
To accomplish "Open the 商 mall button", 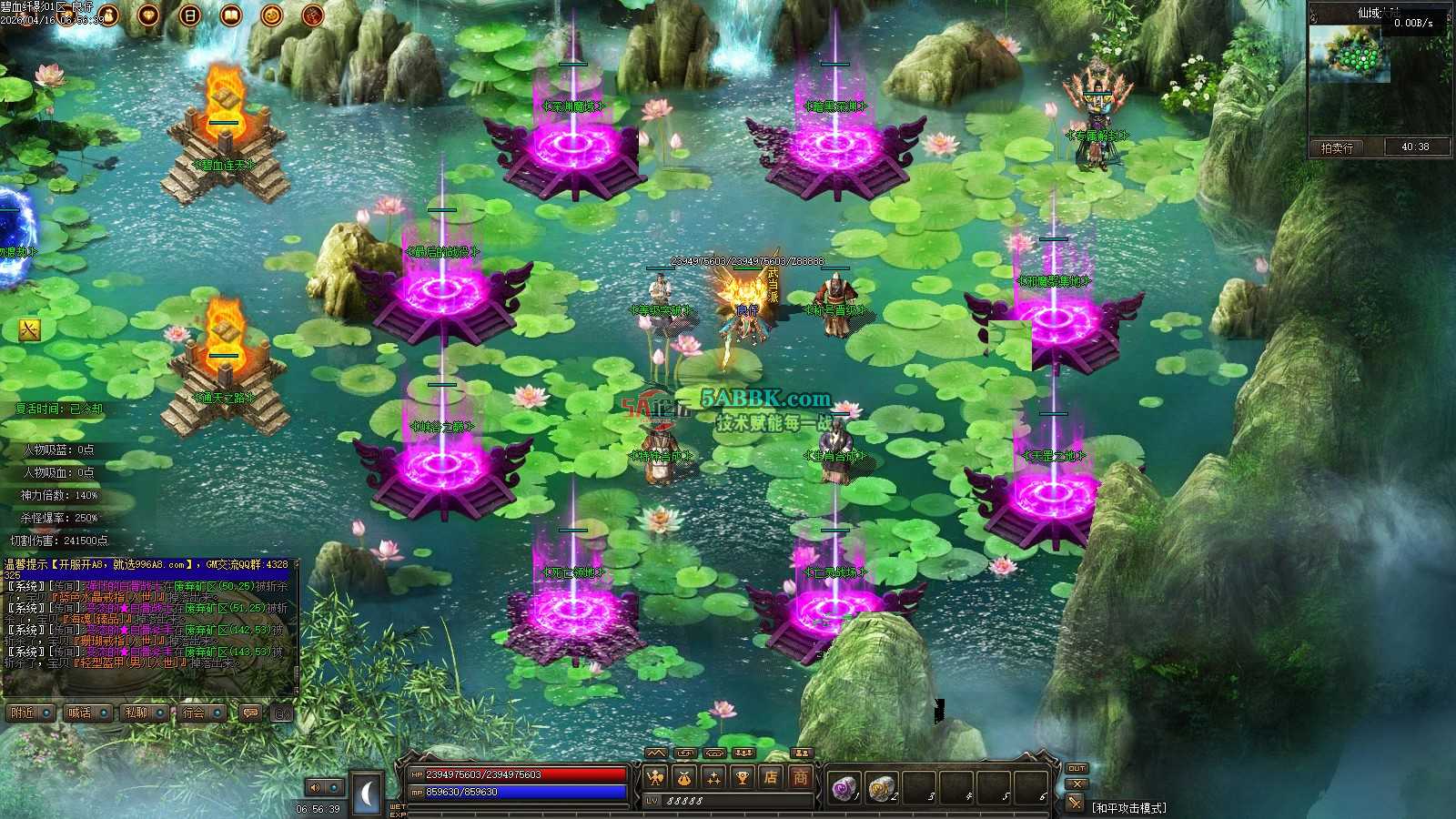I will coord(800,777).
